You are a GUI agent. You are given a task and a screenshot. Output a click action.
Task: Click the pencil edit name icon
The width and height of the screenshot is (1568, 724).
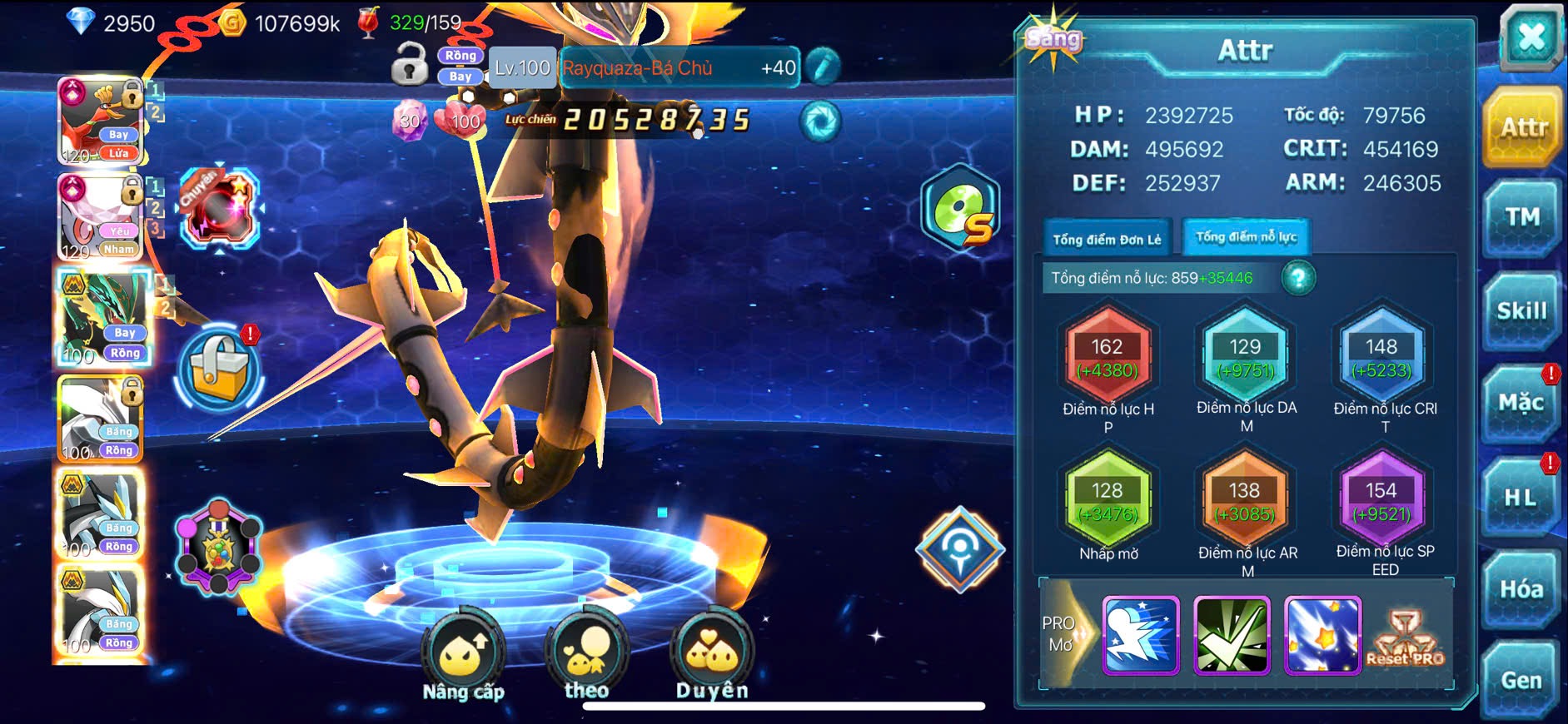coord(823,67)
